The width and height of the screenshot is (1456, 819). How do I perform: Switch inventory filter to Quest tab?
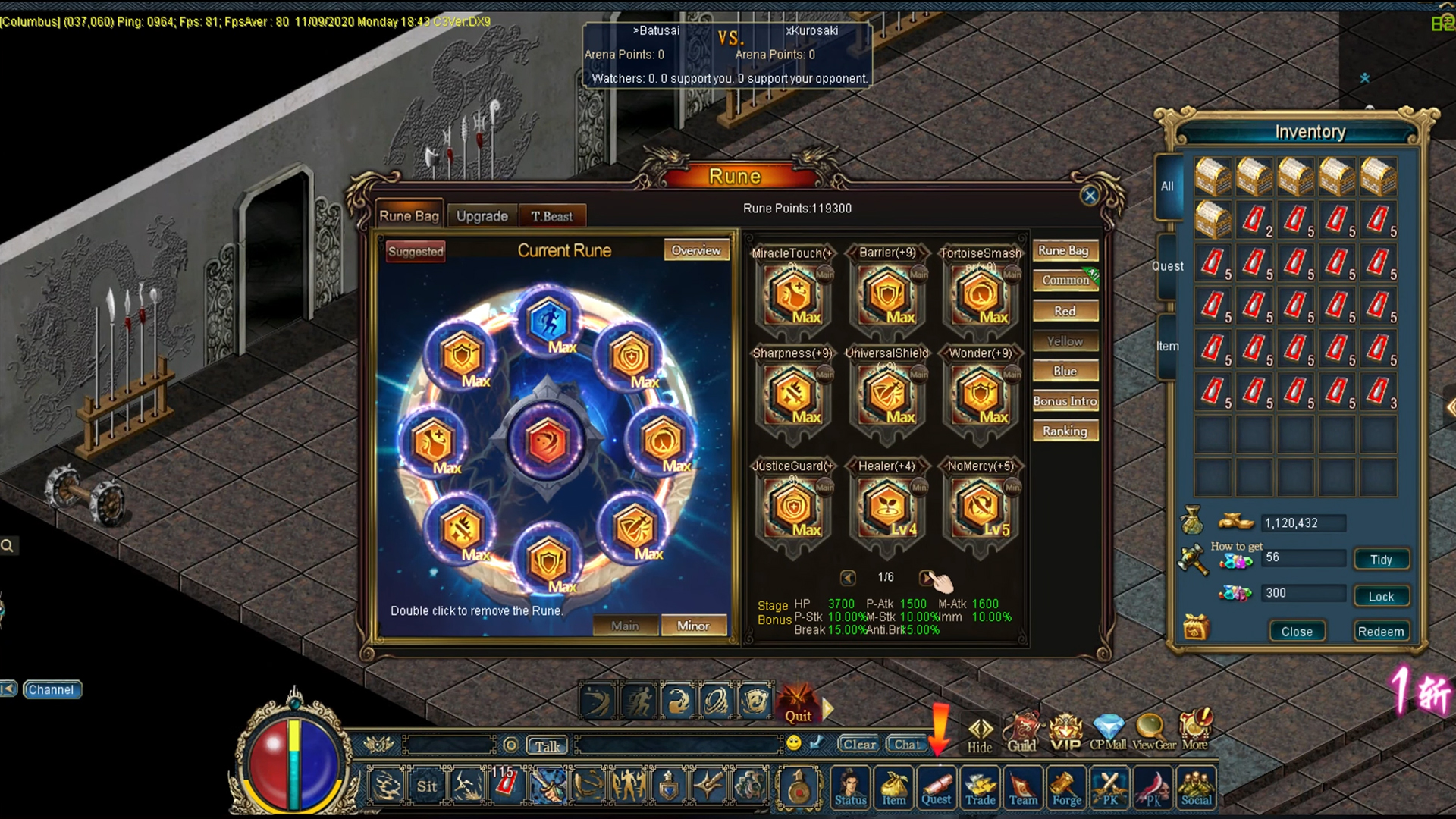(x=1167, y=265)
